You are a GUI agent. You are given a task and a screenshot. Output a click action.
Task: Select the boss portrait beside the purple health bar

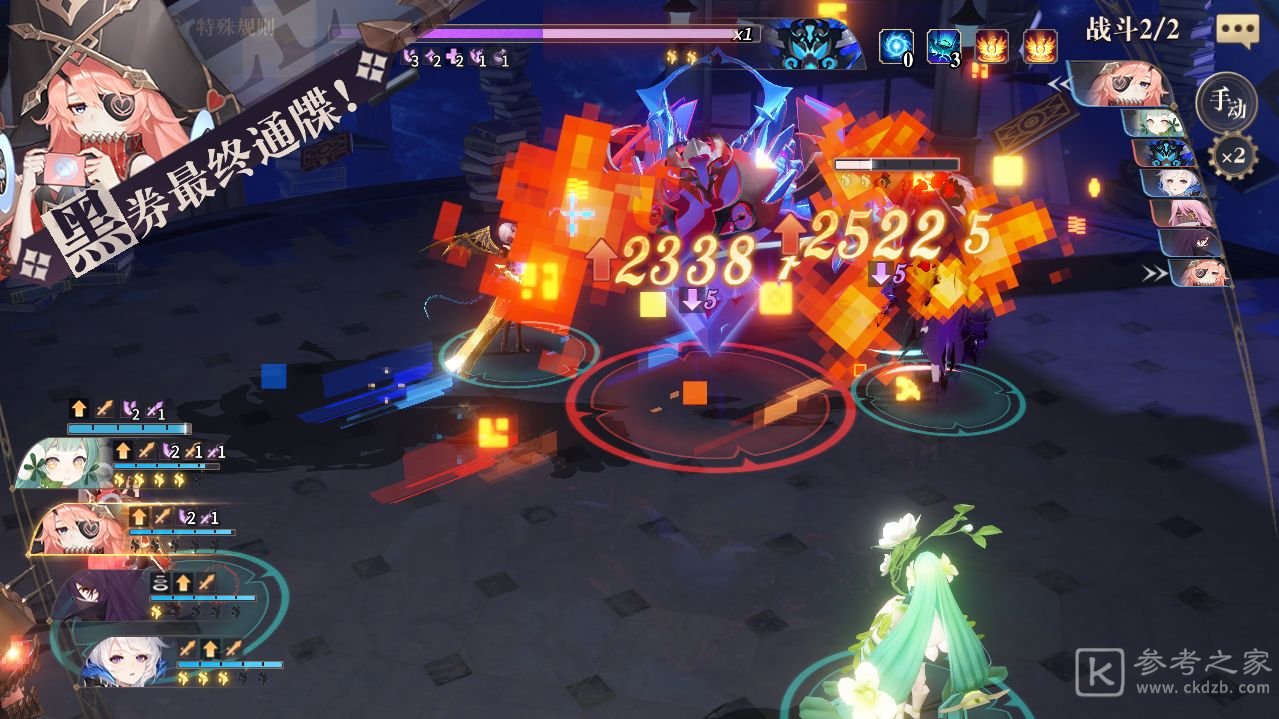coord(813,44)
